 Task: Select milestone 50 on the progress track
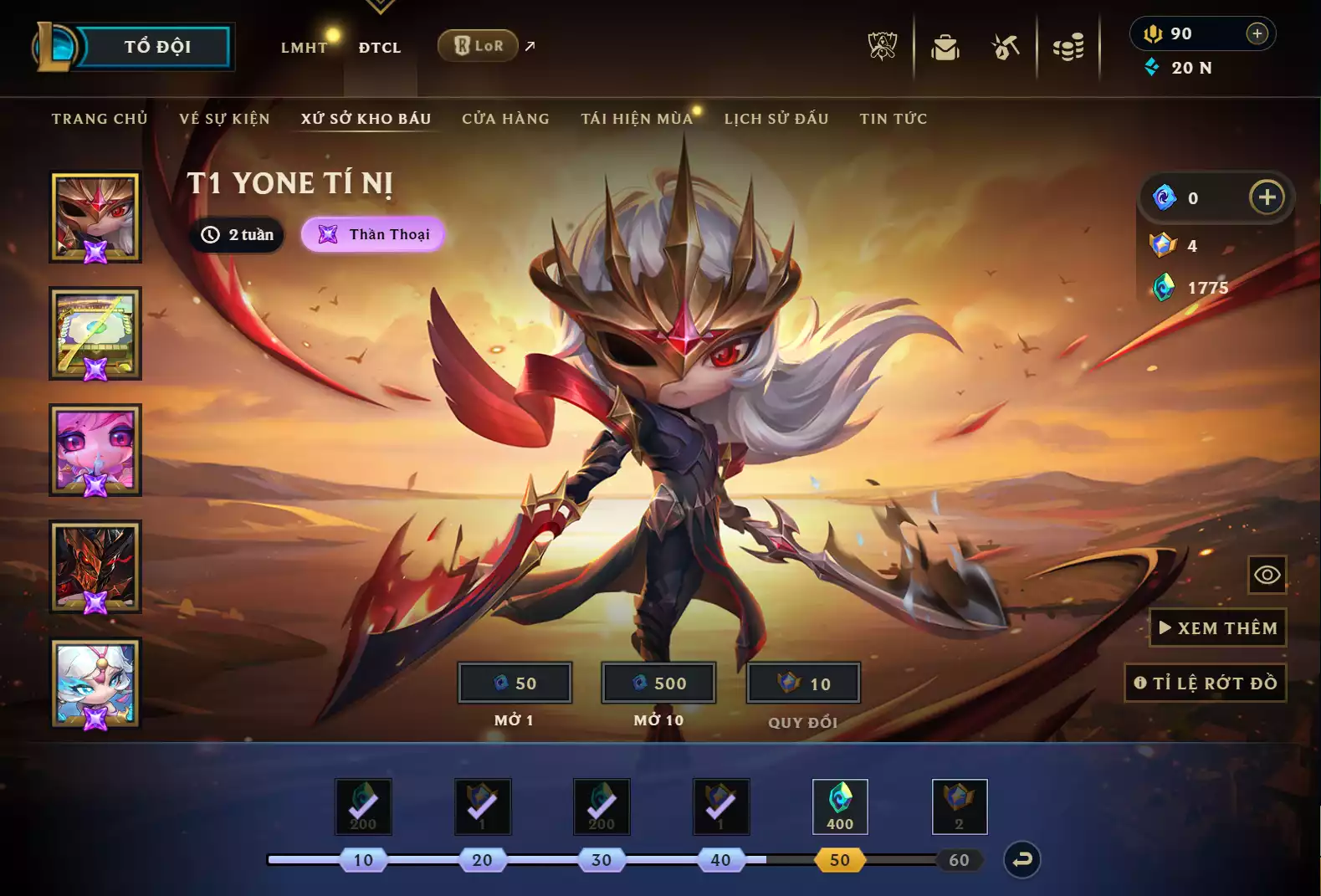(840, 858)
